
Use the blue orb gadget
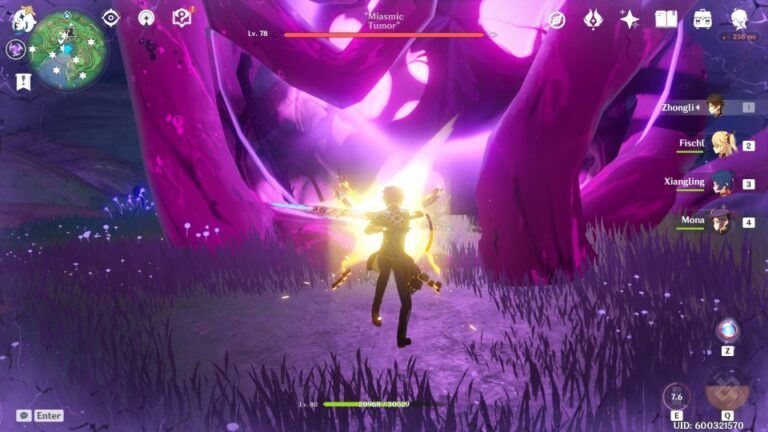click(x=727, y=329)
